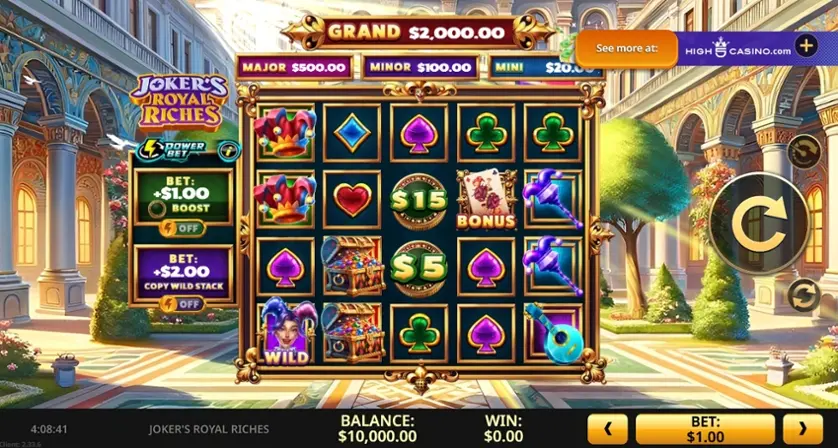Toggle the Boost power bet OFF switch
Screen dimensions: 838x448
pos(183,227)
